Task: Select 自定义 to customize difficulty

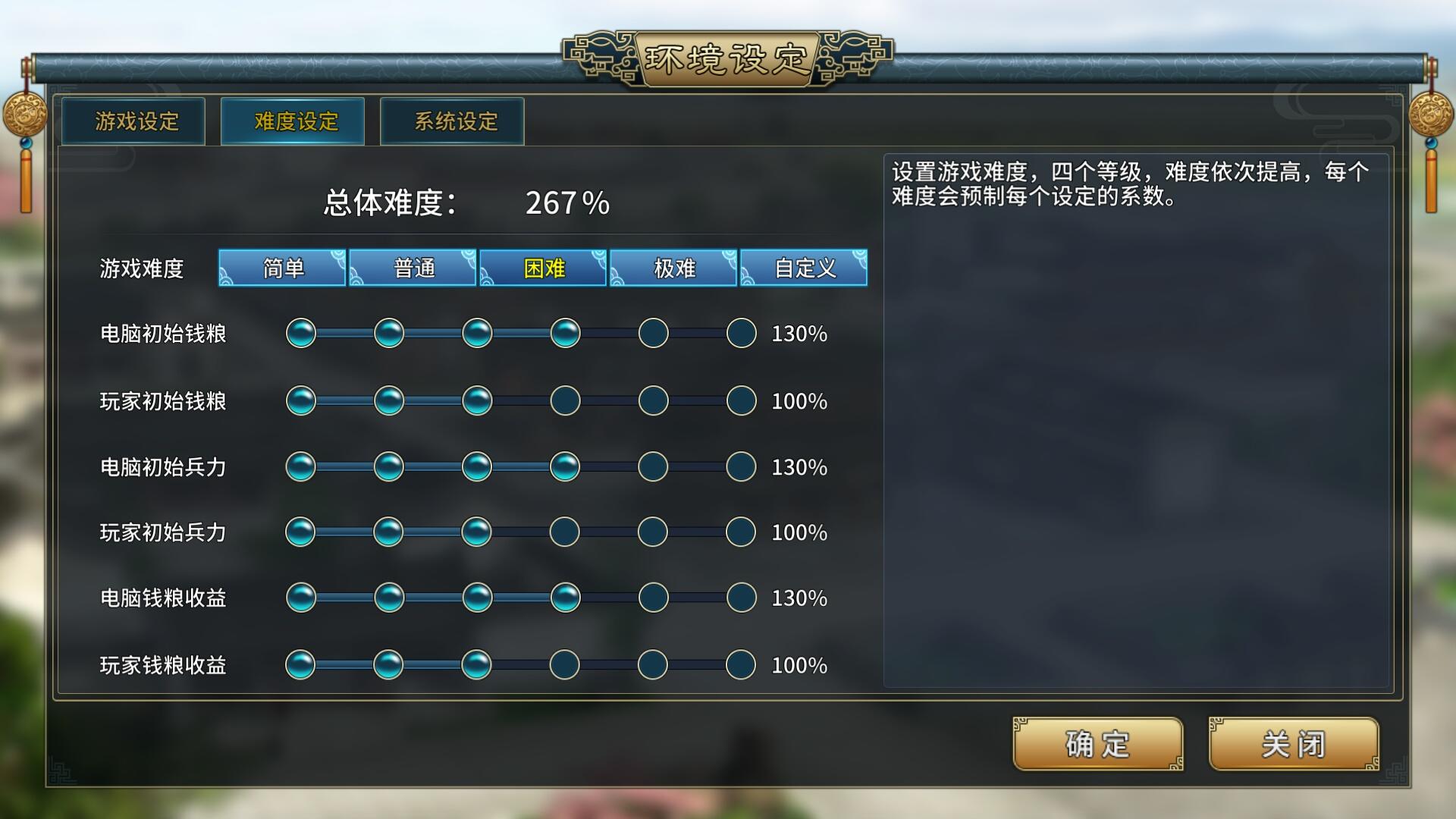Action: pyautogui.click(x=804, y=268)
